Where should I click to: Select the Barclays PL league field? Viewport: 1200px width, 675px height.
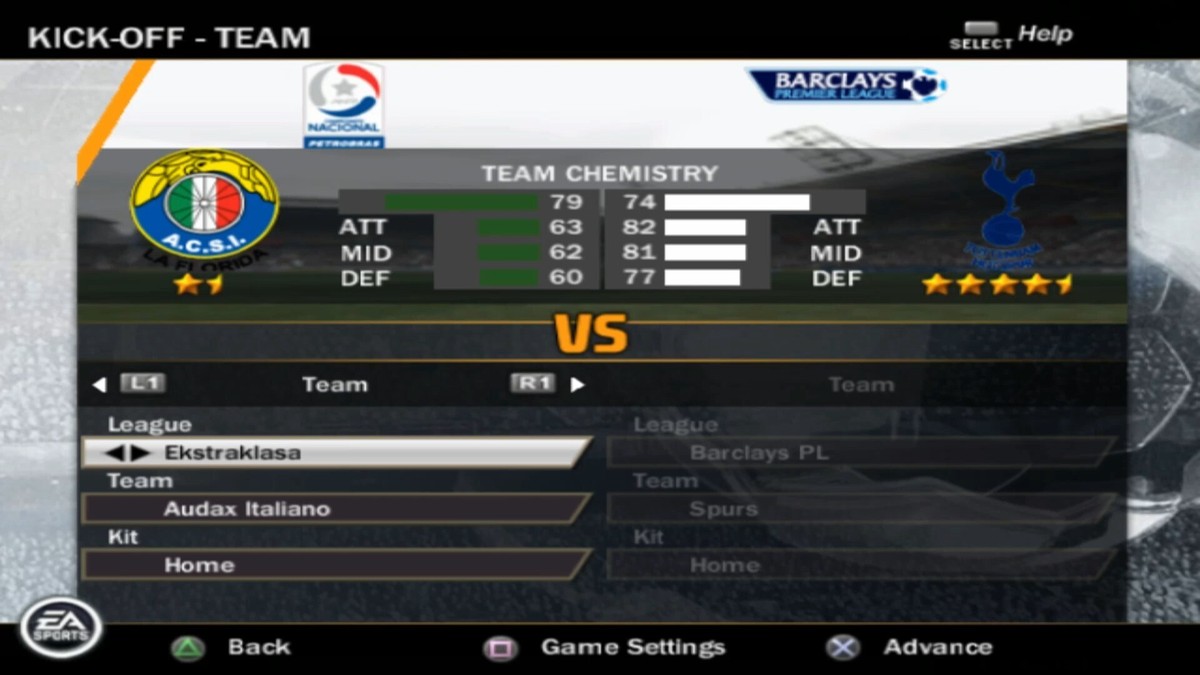[x=860, y=453]
